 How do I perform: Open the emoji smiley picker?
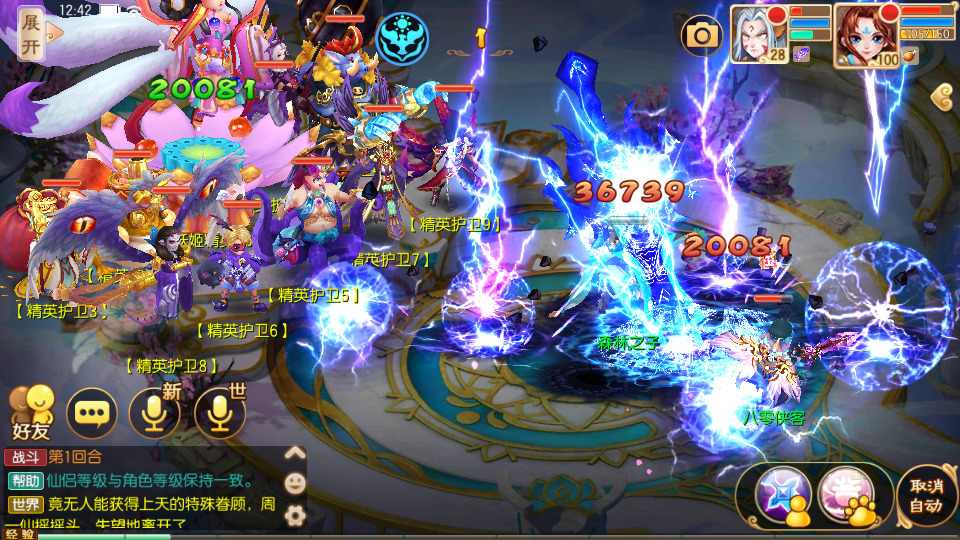click(x=295, y=483)
